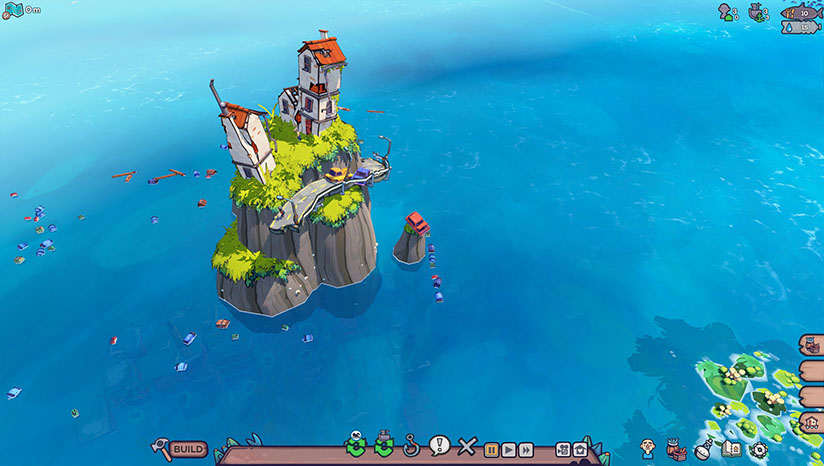Open the exclamation speech bubble alerts
824x466 pixels.
pos(438,446)
